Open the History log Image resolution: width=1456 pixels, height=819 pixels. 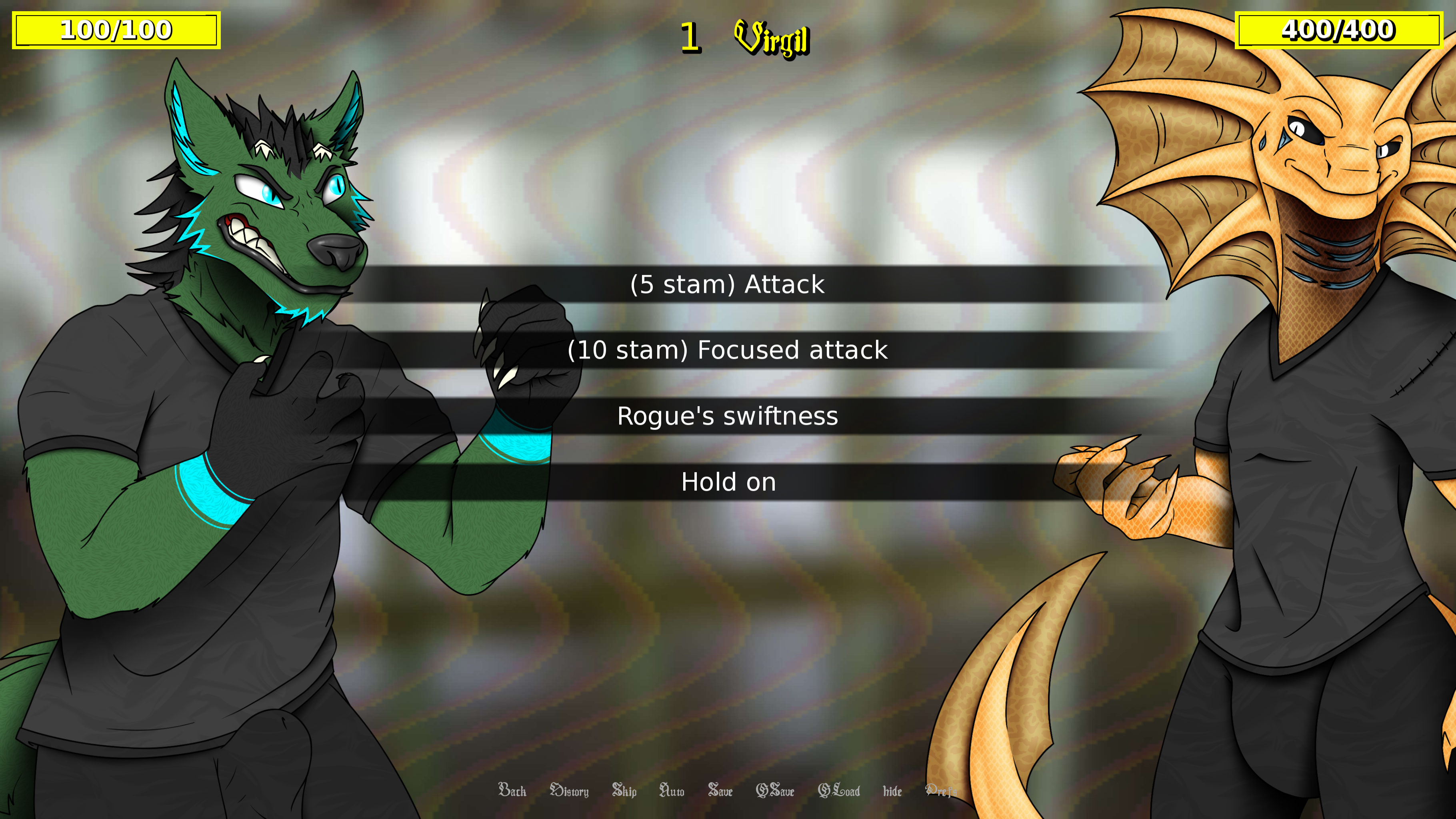point(569,792)
